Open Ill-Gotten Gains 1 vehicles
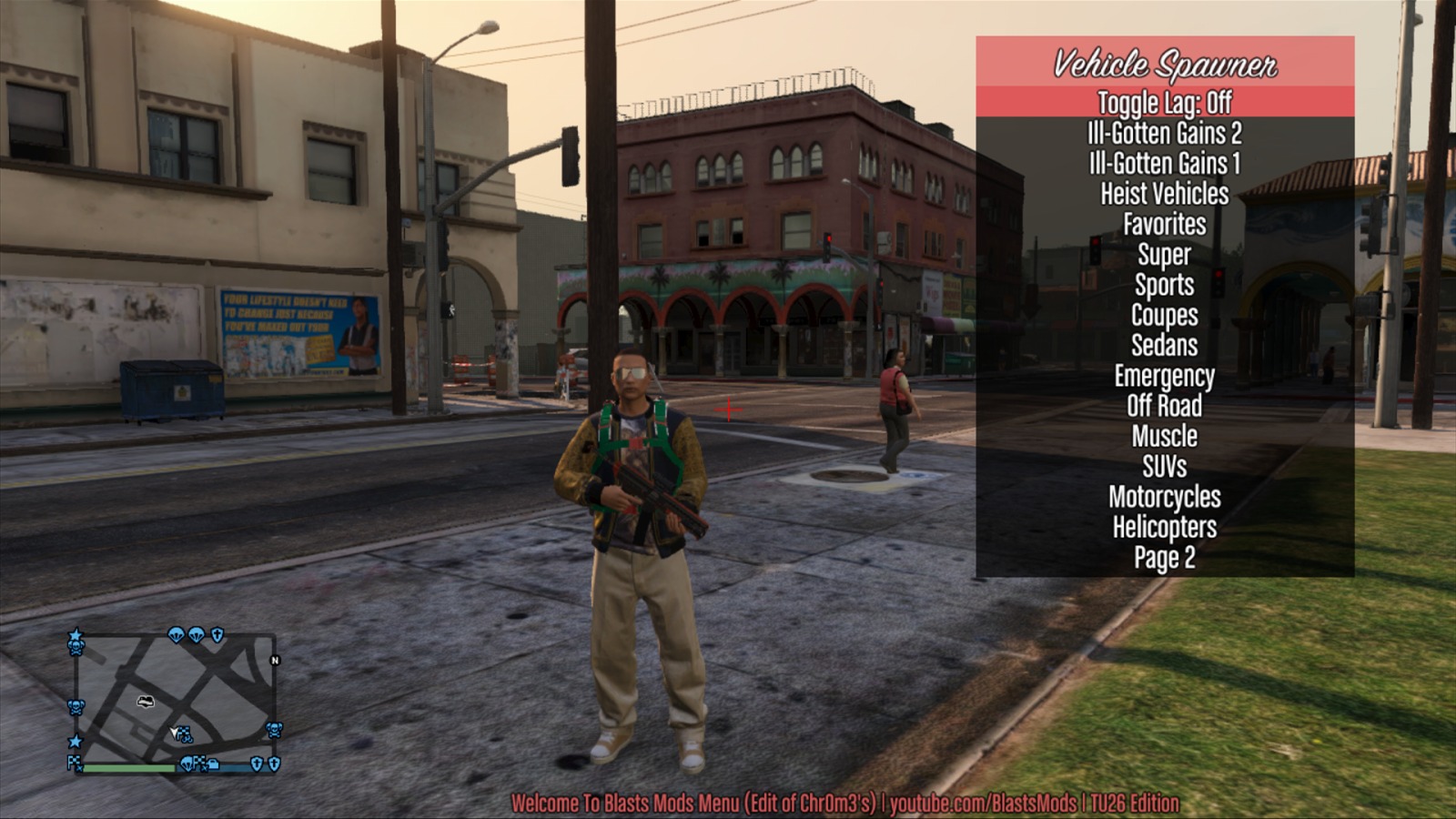 tap(1164, 164)
